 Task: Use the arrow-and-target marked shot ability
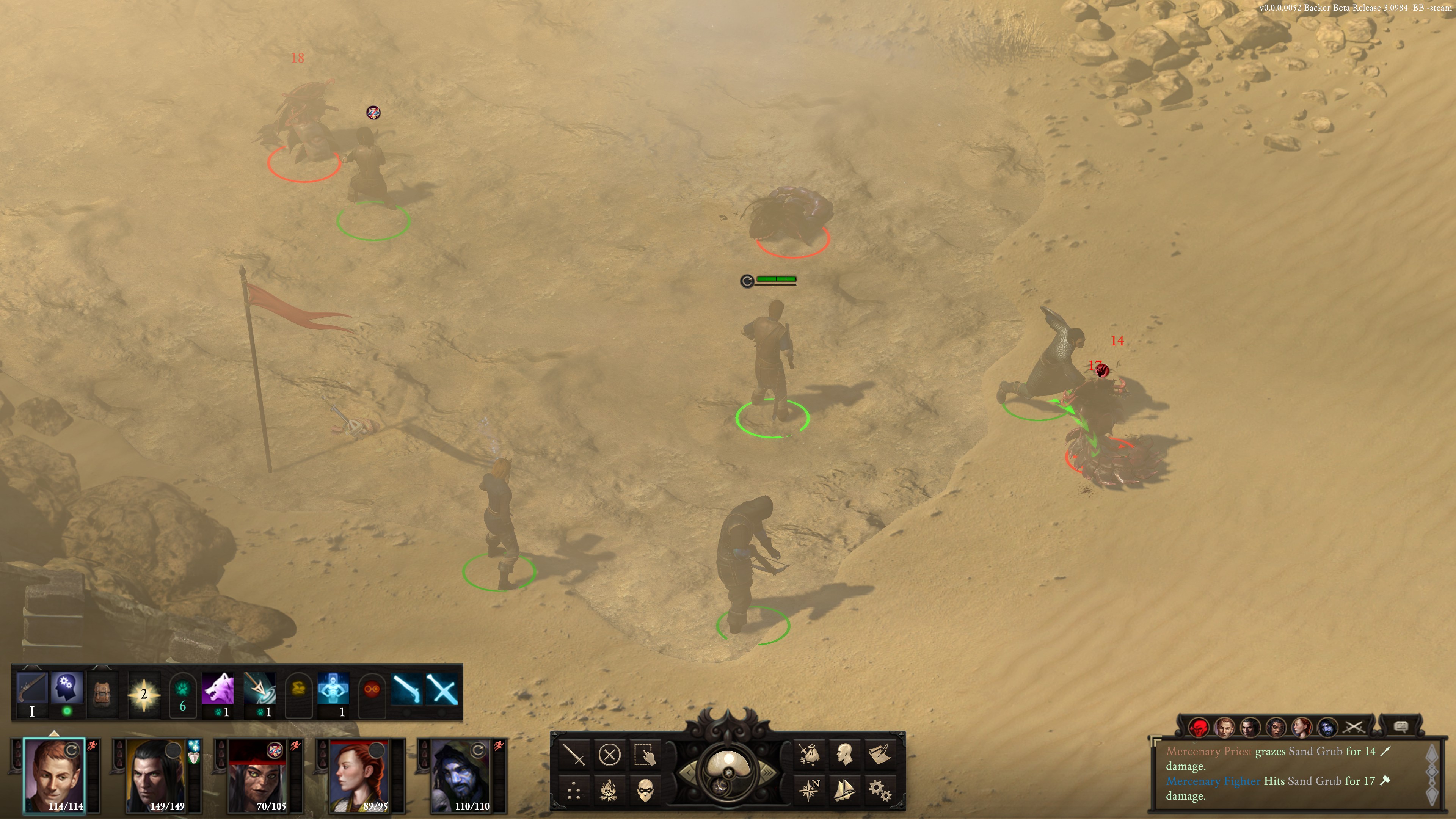click(259, 689)
